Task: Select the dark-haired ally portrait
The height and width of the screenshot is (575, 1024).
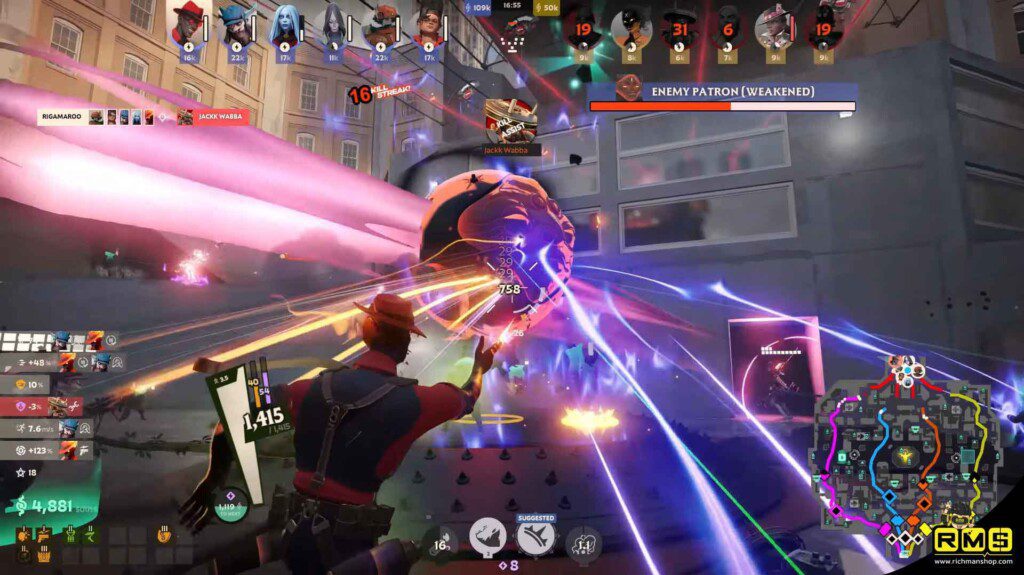Action: 332,25
